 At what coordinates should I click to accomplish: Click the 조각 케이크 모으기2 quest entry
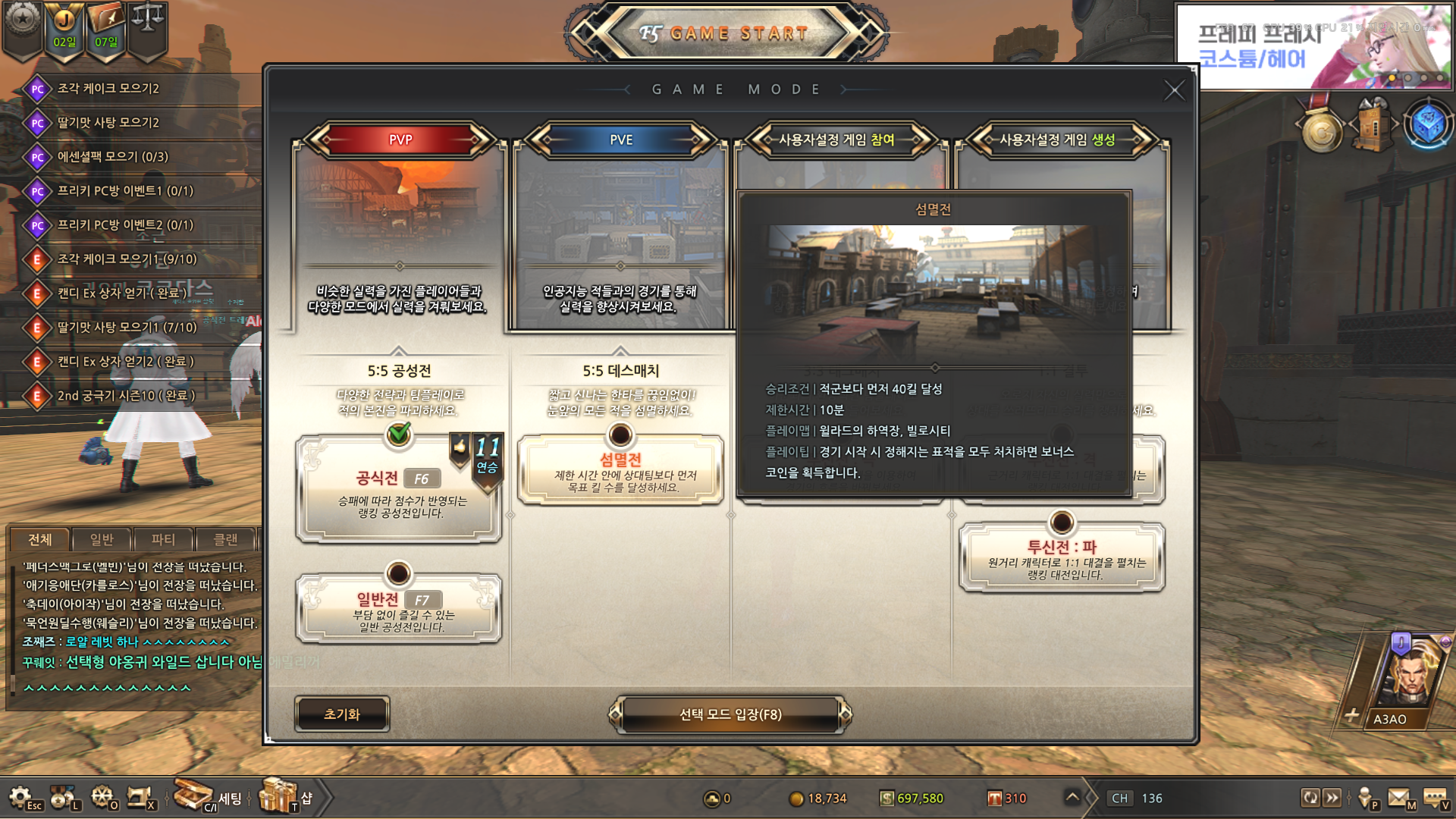point(108,89)
